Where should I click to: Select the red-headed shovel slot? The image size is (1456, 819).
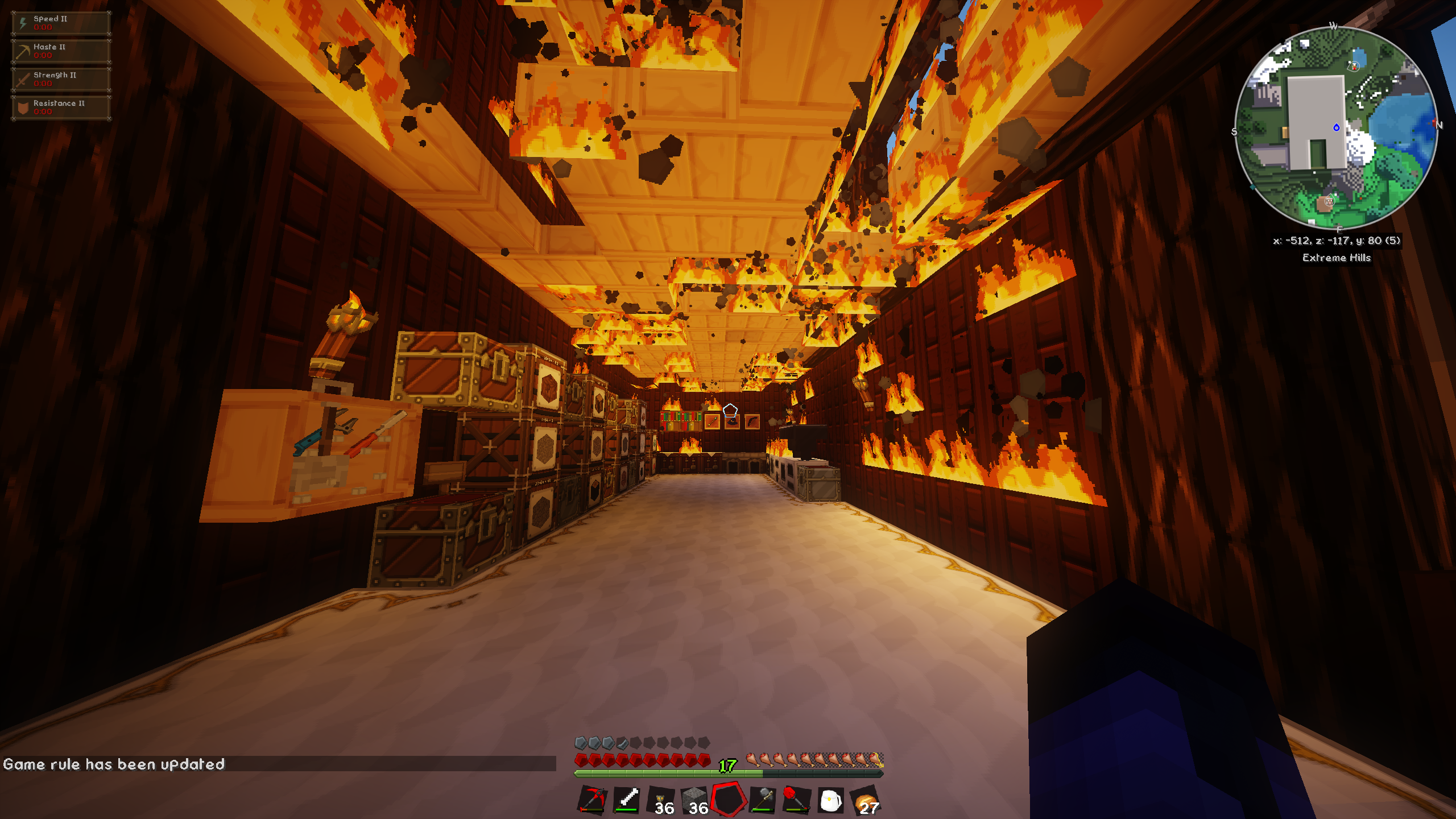click(x=796, y=800)
